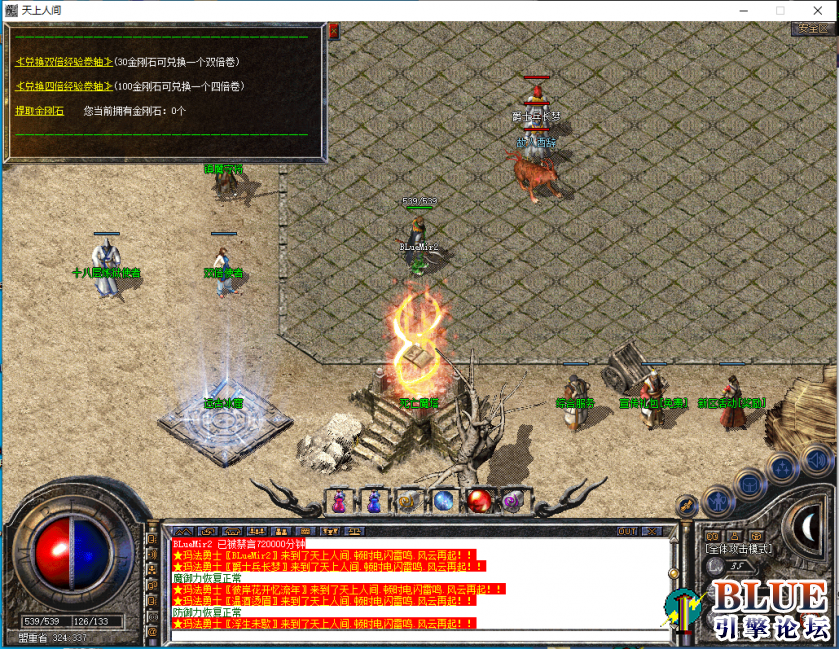Maximize the game window
This screenshot has height=649, width=839.
(x=779, y=10)
